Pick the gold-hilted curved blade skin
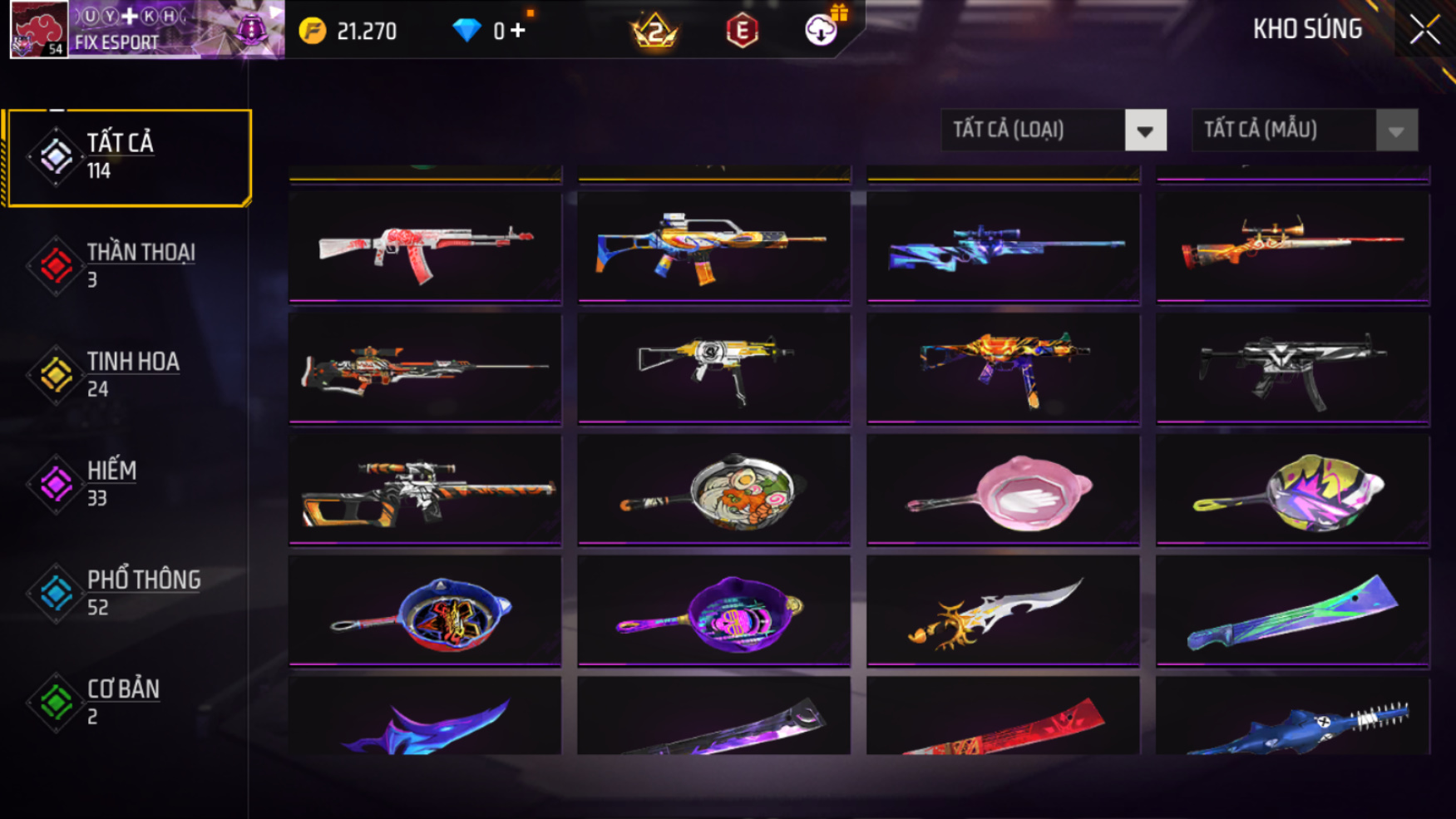Viewport: 1456px width, 819px height. pyautogui.click(x=1003, y=612)
